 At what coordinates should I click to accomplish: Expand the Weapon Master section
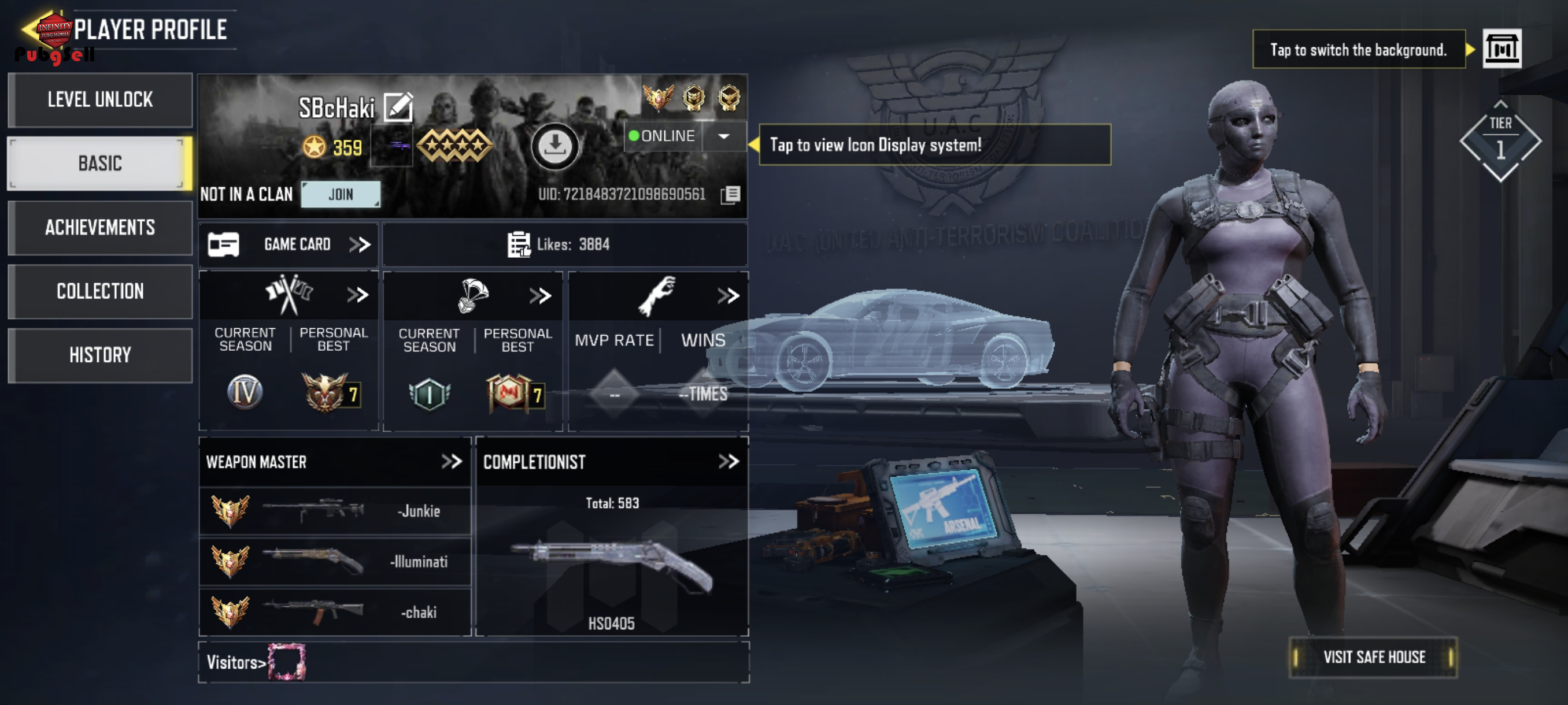coord(452,462)
